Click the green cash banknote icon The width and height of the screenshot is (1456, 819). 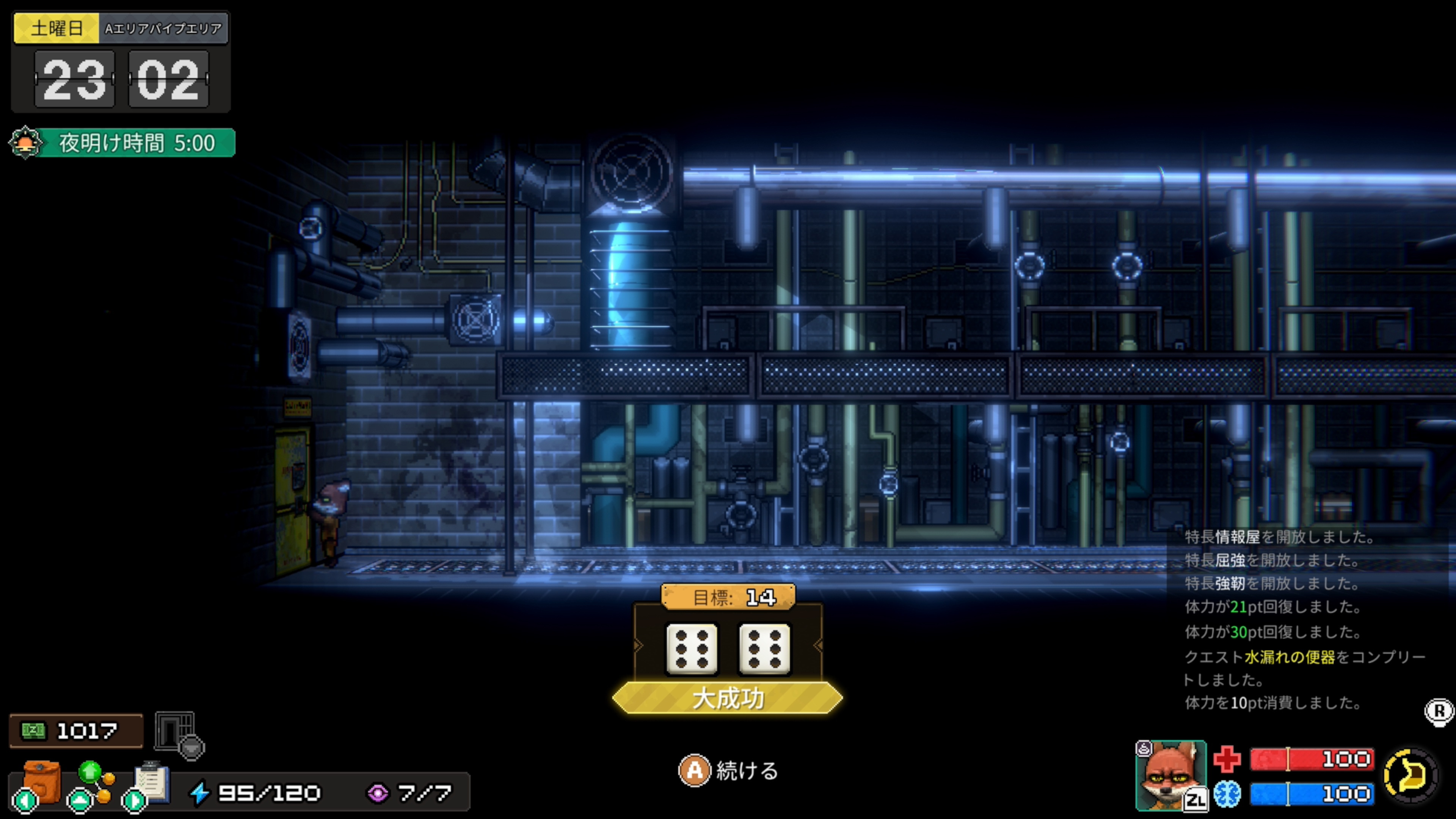pos(33,731)
